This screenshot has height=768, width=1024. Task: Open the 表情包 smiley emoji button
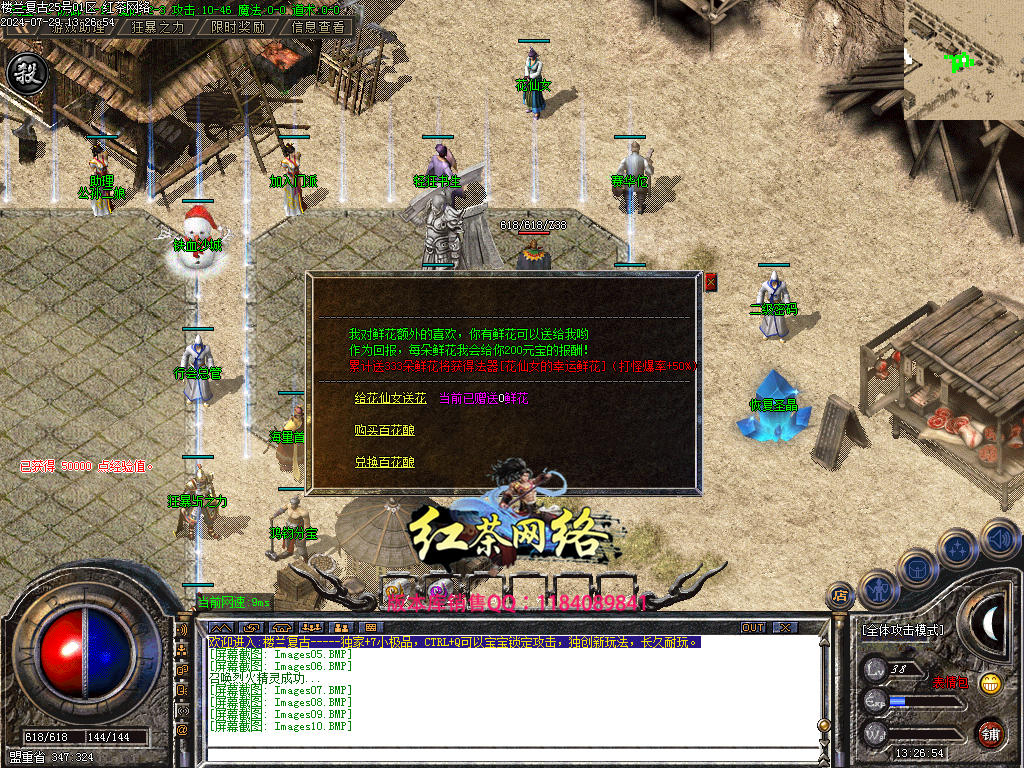coord(990,684)
